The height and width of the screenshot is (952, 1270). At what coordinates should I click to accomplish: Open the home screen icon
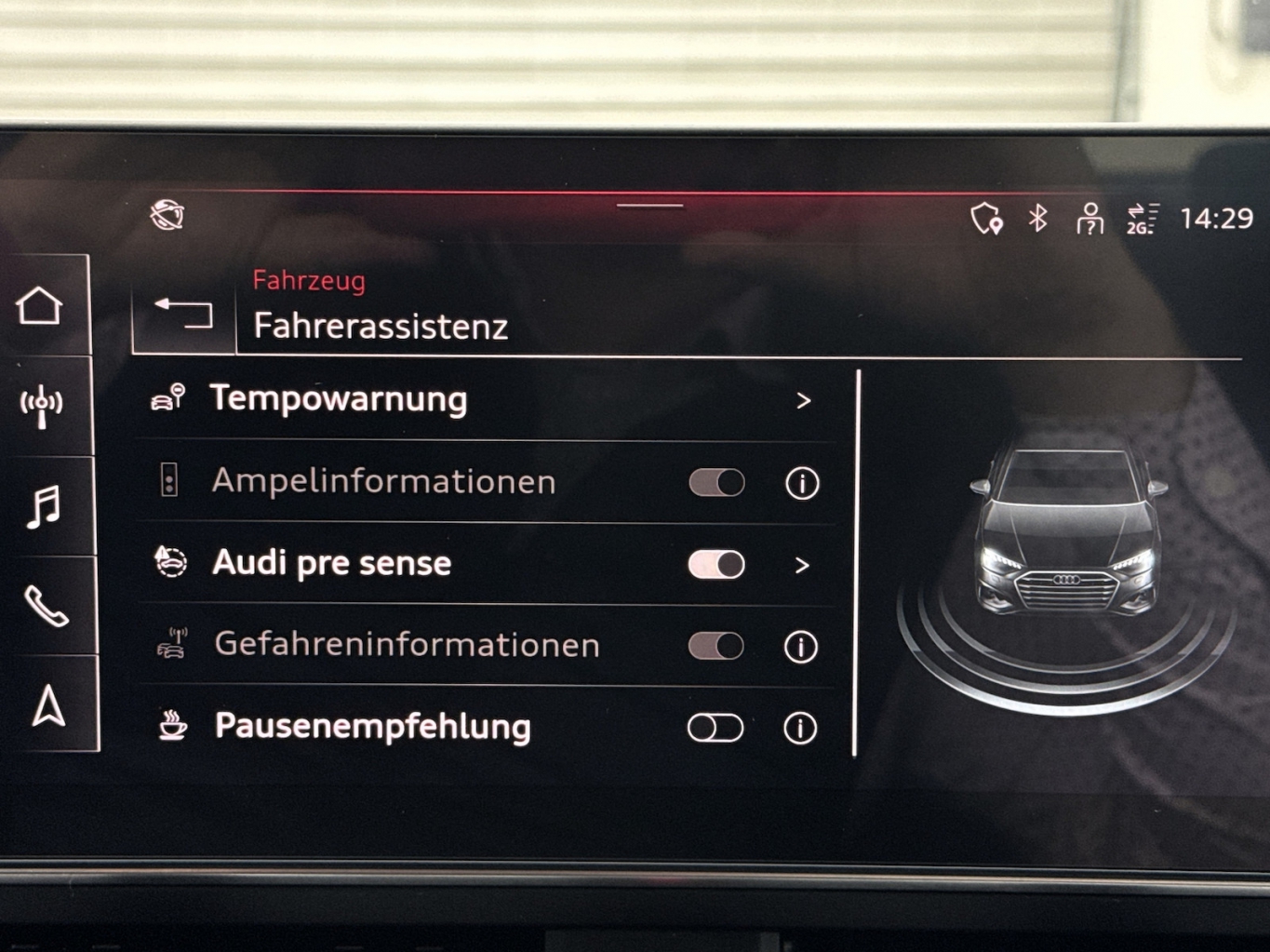[40, 306]
